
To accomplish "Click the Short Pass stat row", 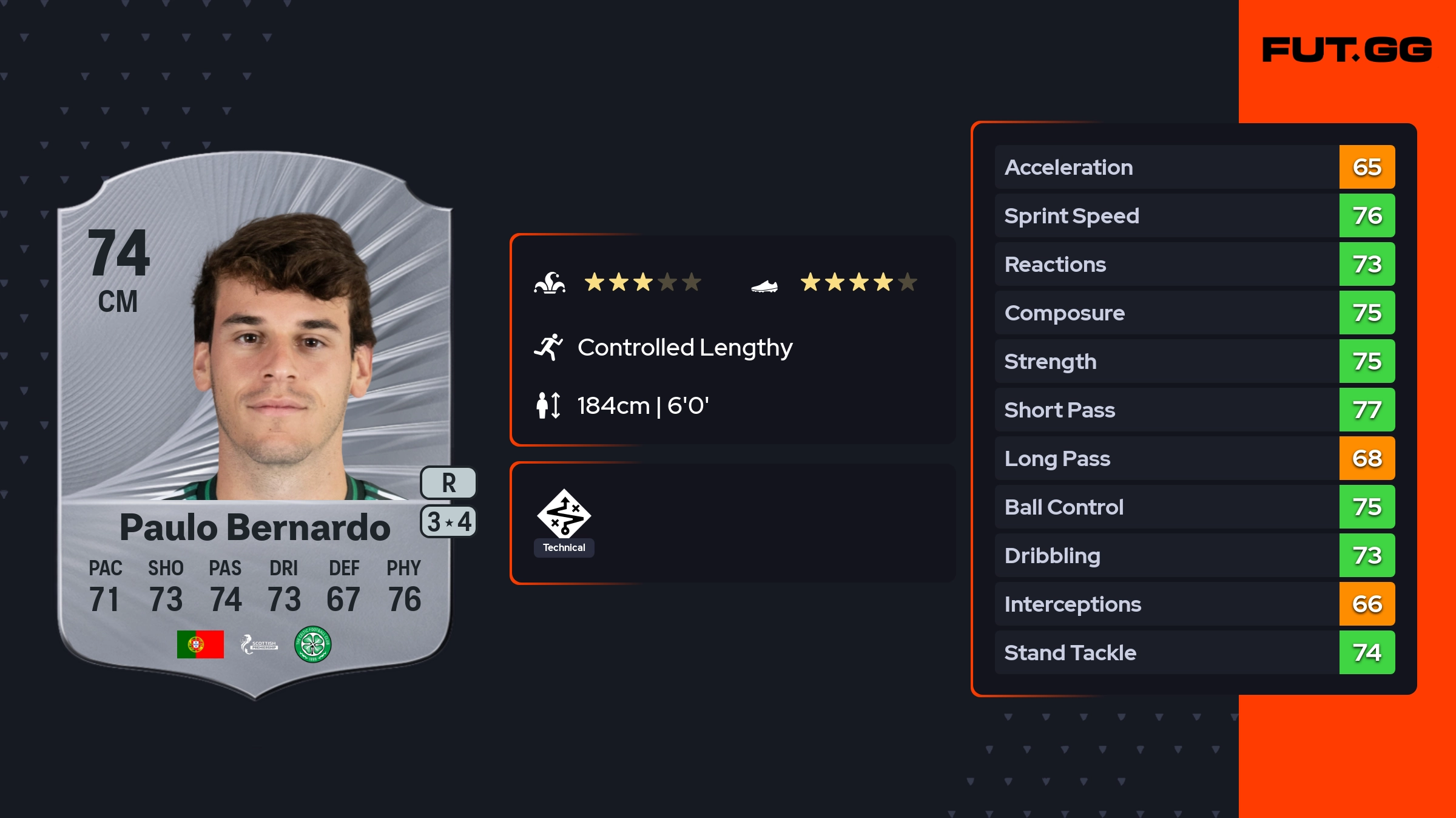I will (x=1194, y=410).
